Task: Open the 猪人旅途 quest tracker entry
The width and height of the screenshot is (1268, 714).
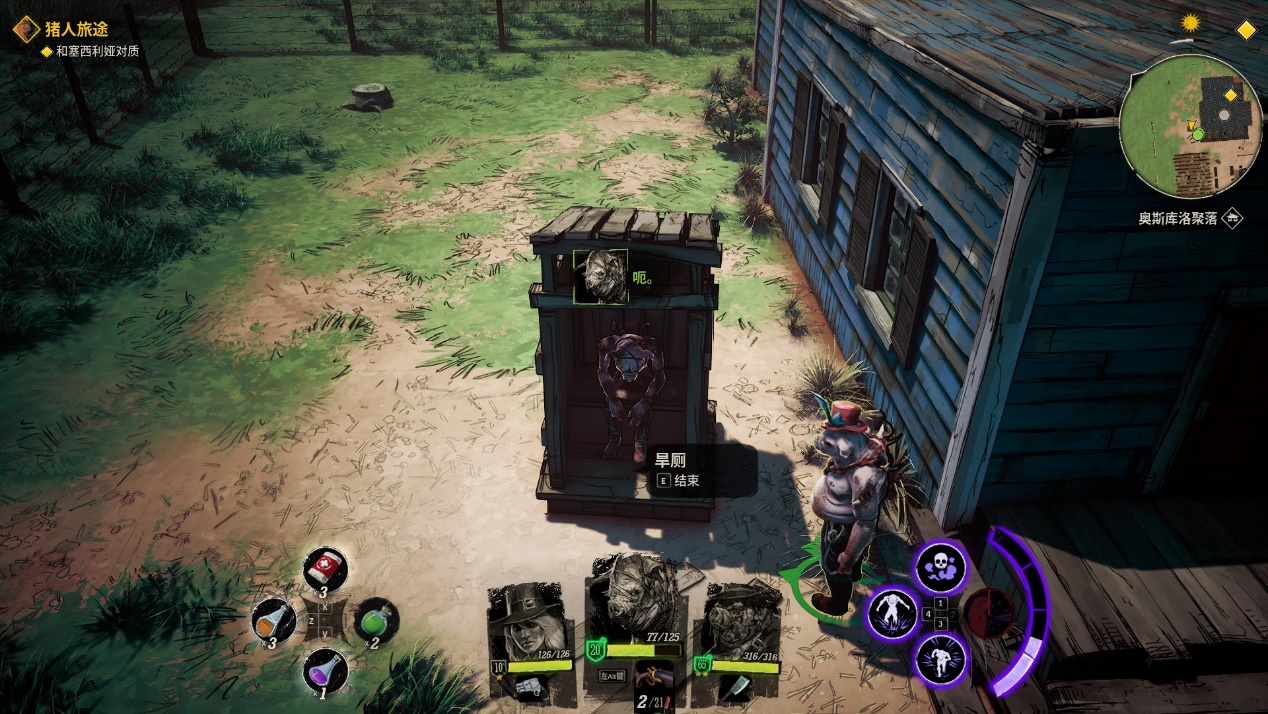Action: coord(76,29)
